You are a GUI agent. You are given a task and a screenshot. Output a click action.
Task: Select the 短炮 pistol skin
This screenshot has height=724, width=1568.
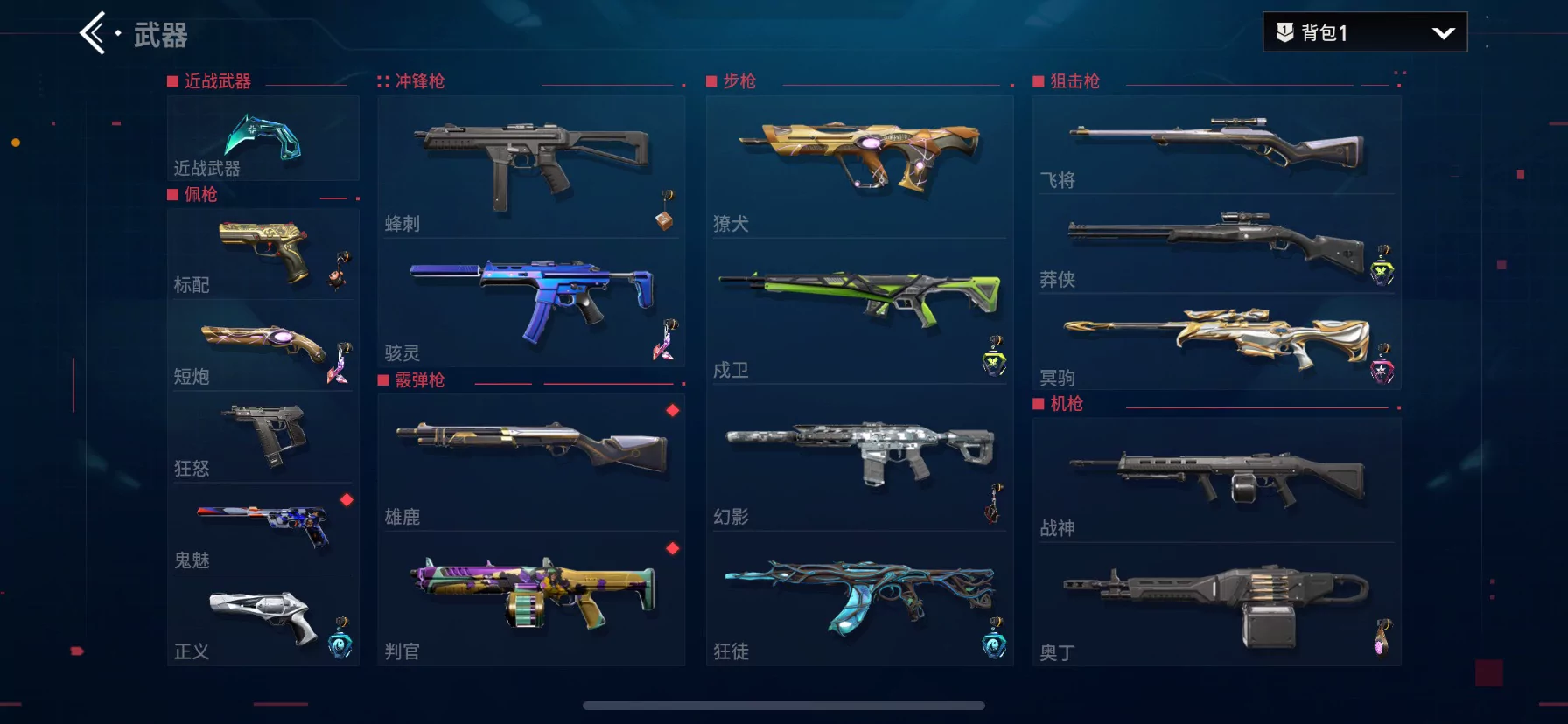click(x=262, y=345)
